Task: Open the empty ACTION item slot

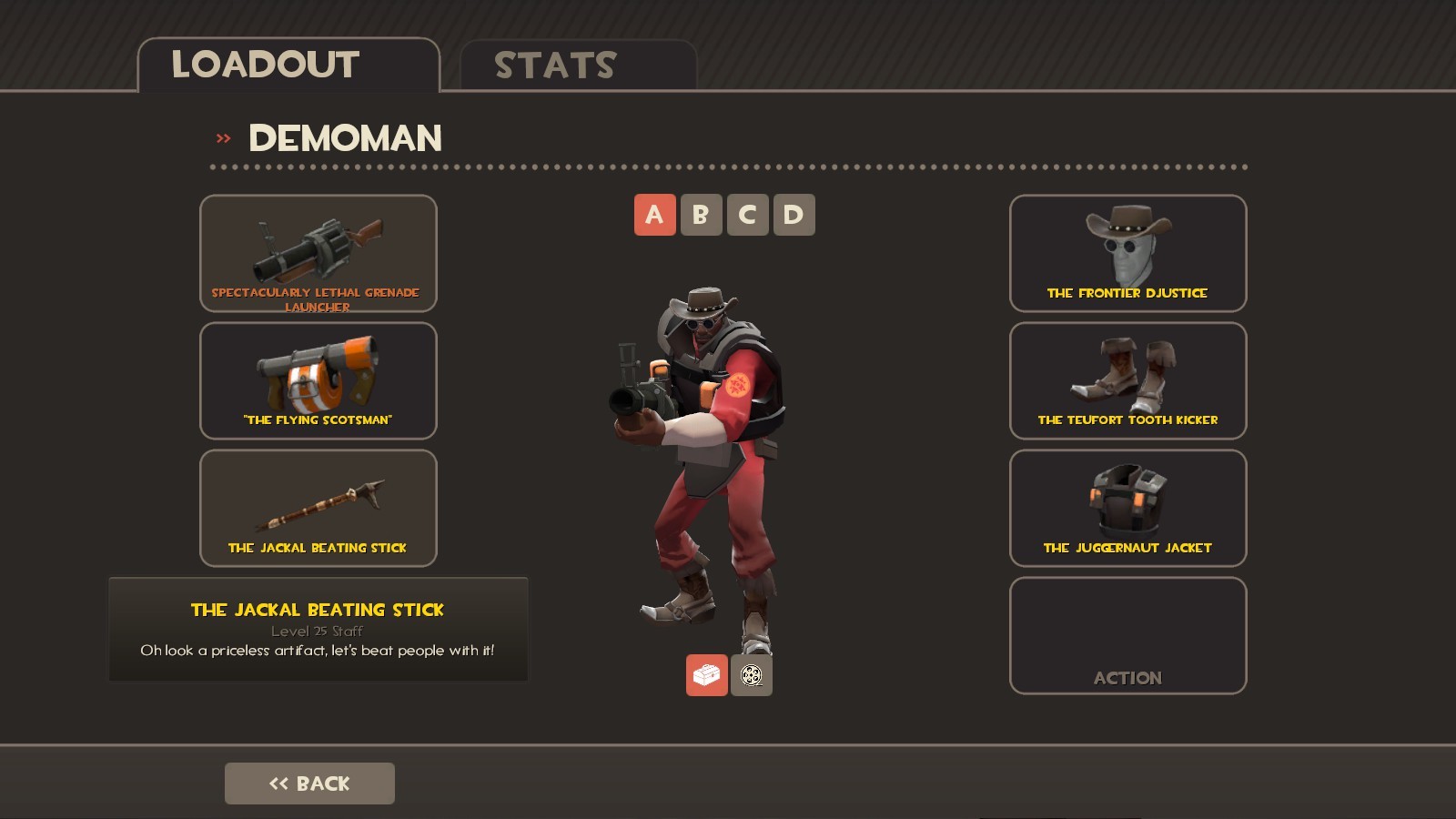Action: point(1127,634)
